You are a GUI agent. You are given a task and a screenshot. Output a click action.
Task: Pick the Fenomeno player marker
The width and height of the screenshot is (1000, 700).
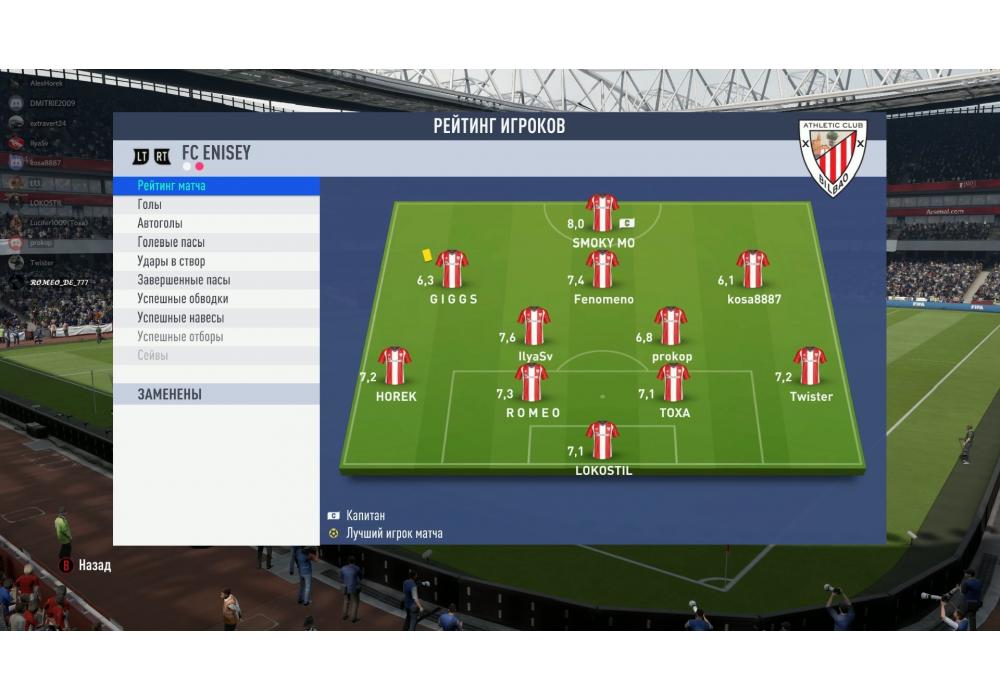coord(602,269)
